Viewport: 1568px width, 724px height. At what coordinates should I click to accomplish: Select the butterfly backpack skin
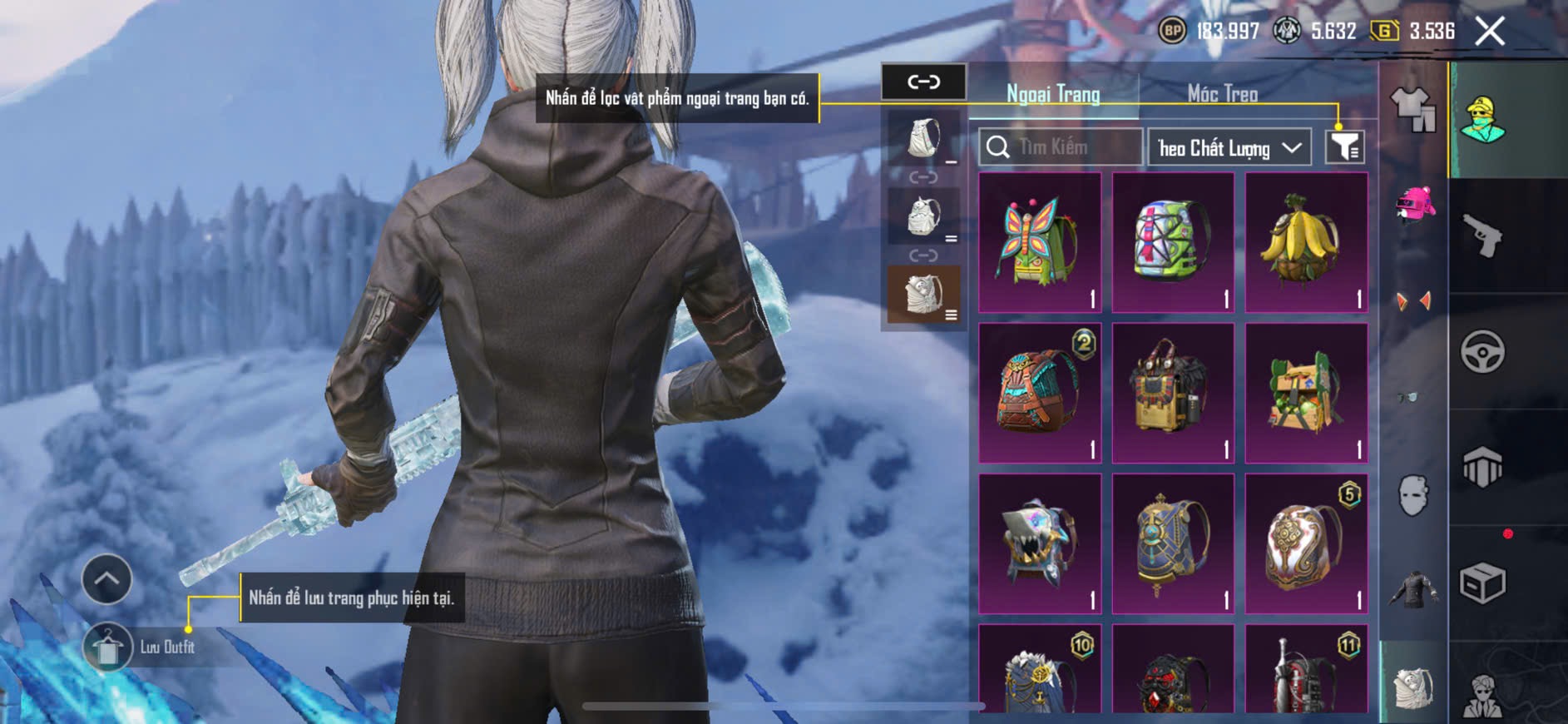click(x=1040, y=242)
